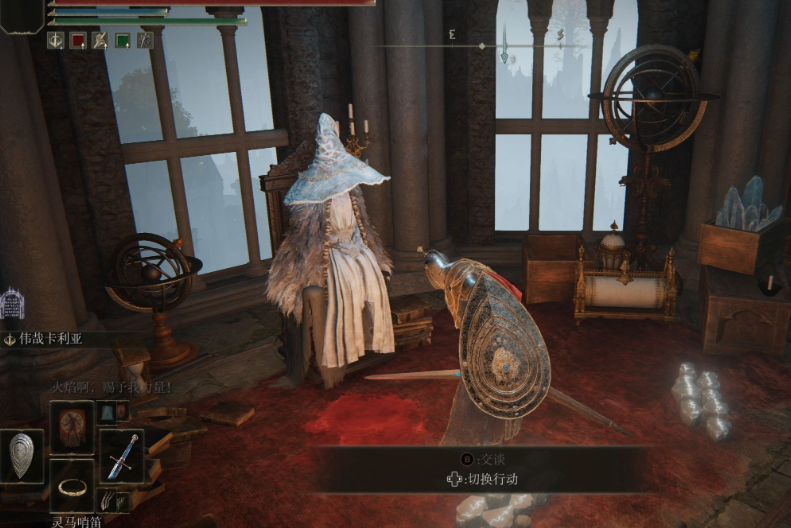Click the gate-shaped icon above Caria label

coord(12,303)
